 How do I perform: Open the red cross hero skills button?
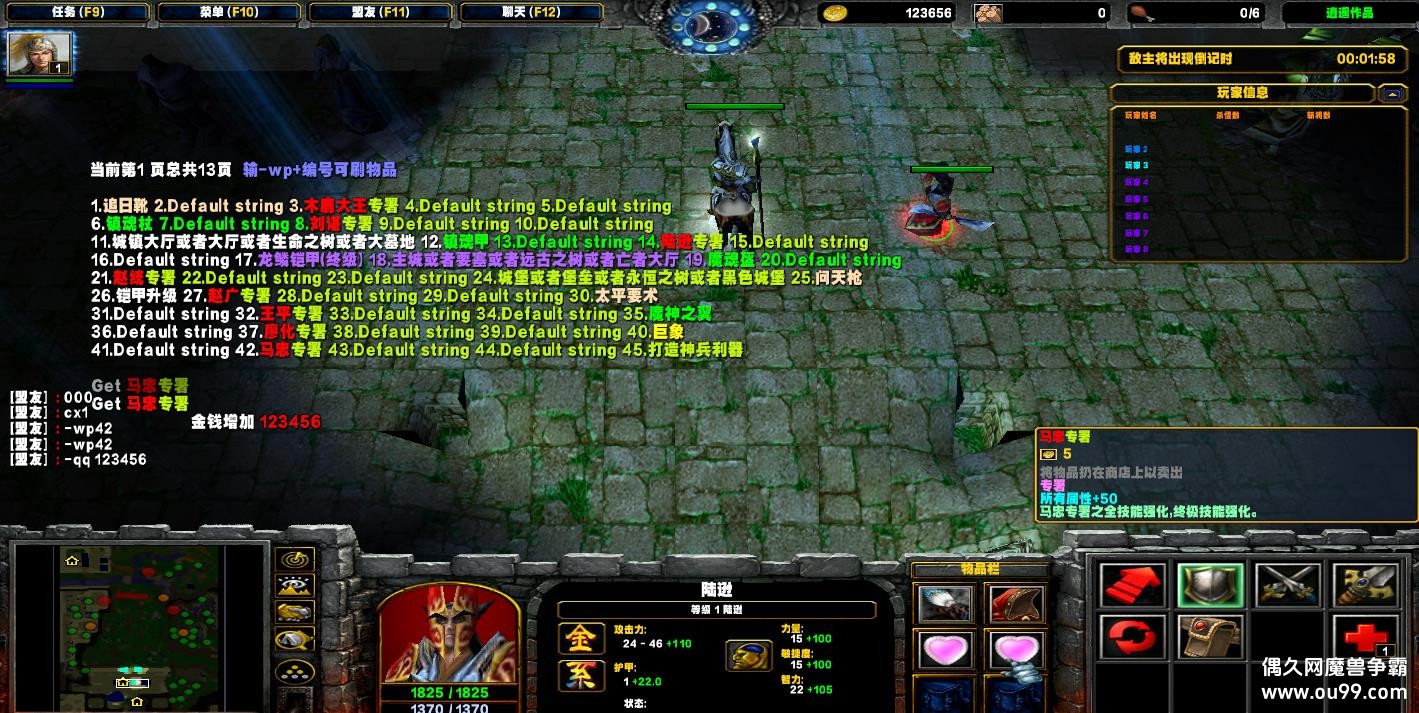(1364, 638)
